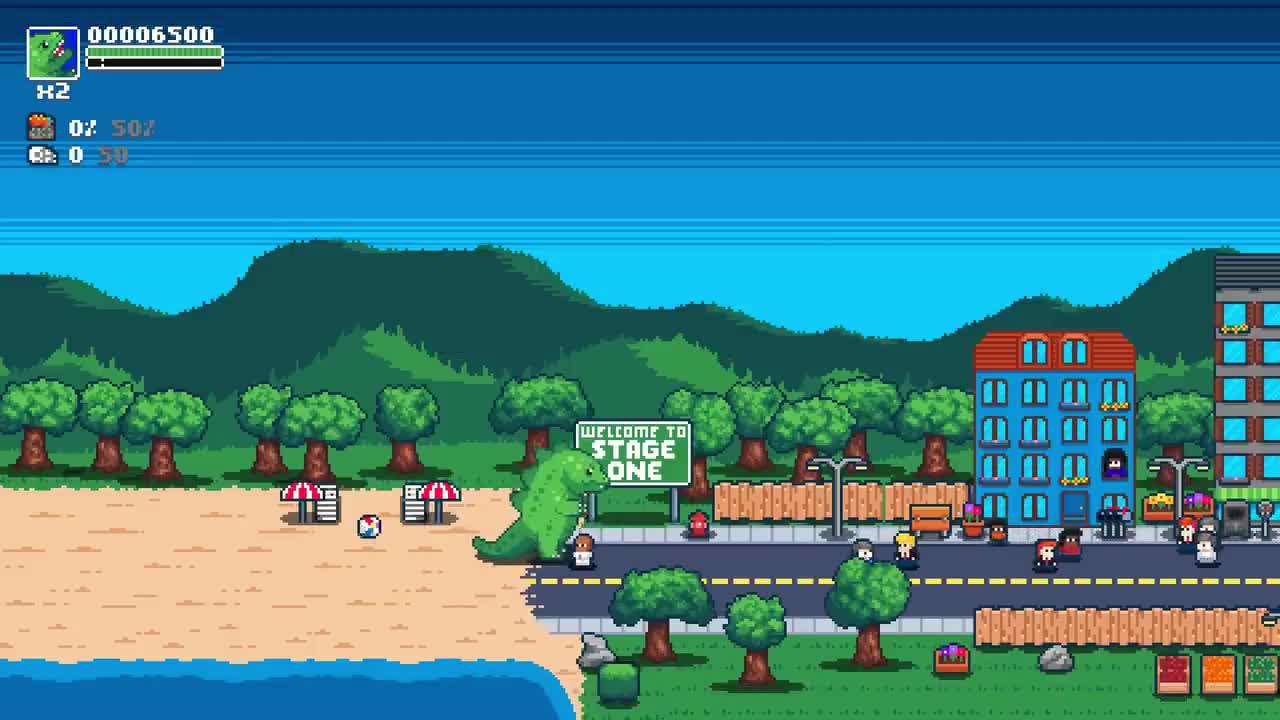Click the wooden bench beside the fence
This screenshot has height=720, width=1280.
click(x=931, y=518)
